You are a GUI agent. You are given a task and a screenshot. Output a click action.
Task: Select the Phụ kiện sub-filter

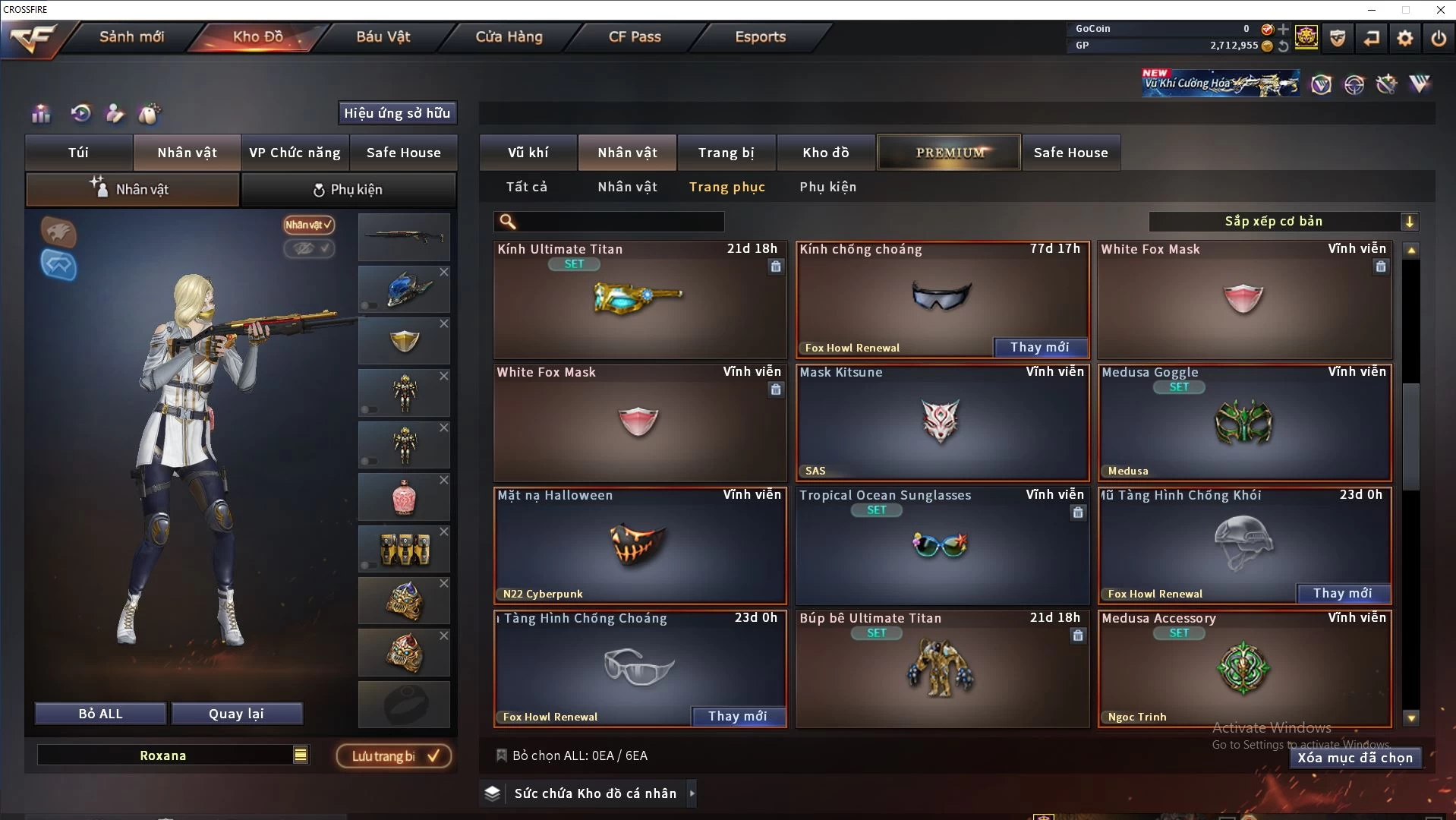point(827,187)
